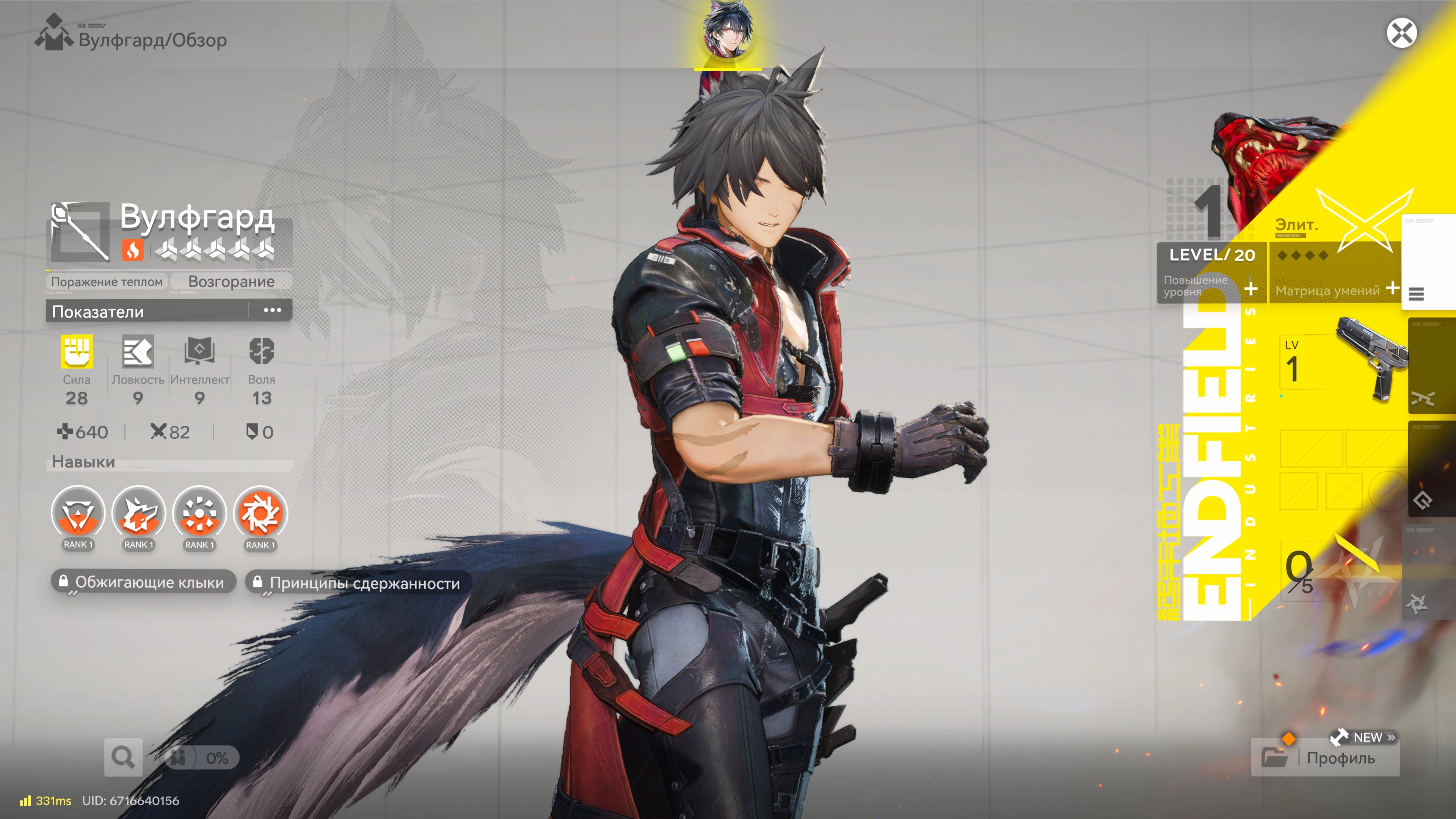Open the magnifier inspect button
This screenshot has height=819, width=1456.
pos(122,757)
